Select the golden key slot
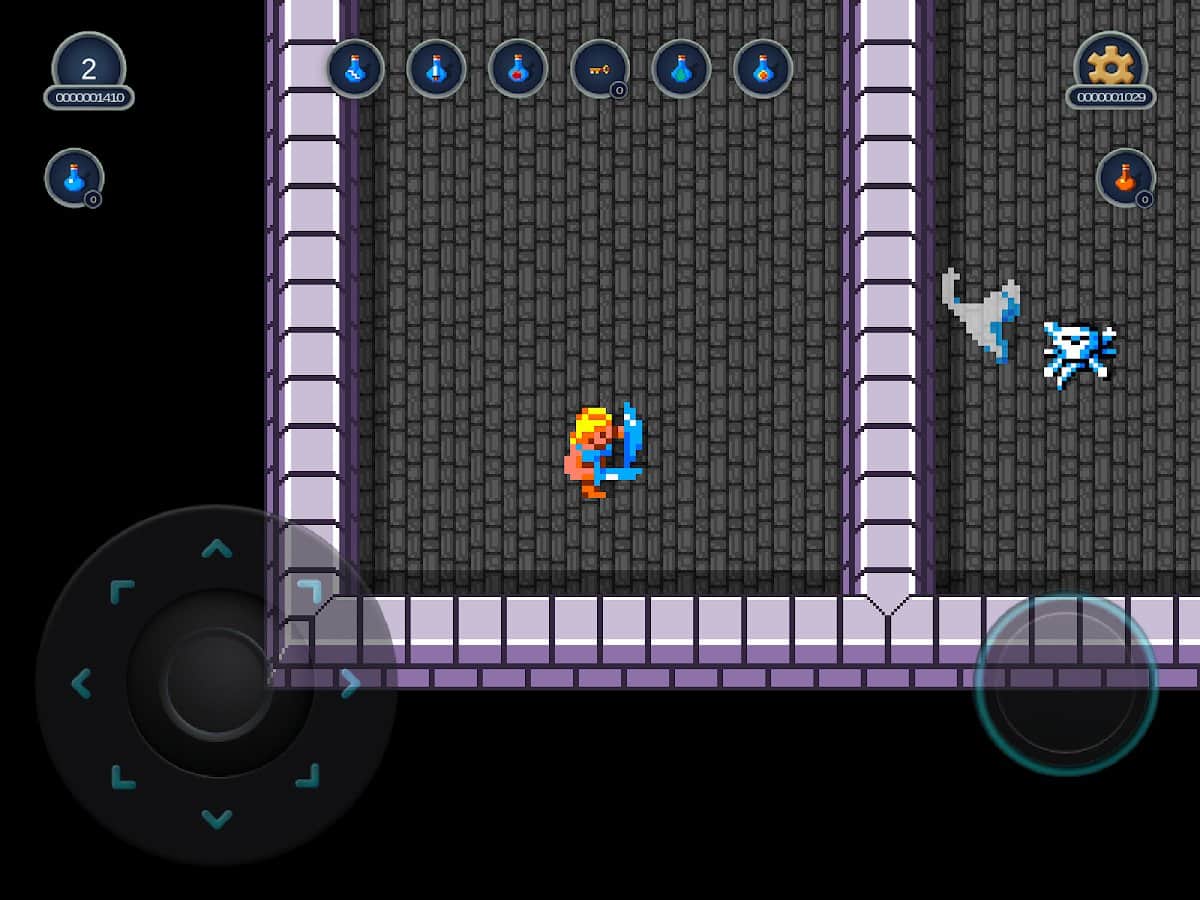 coord(600,69)
